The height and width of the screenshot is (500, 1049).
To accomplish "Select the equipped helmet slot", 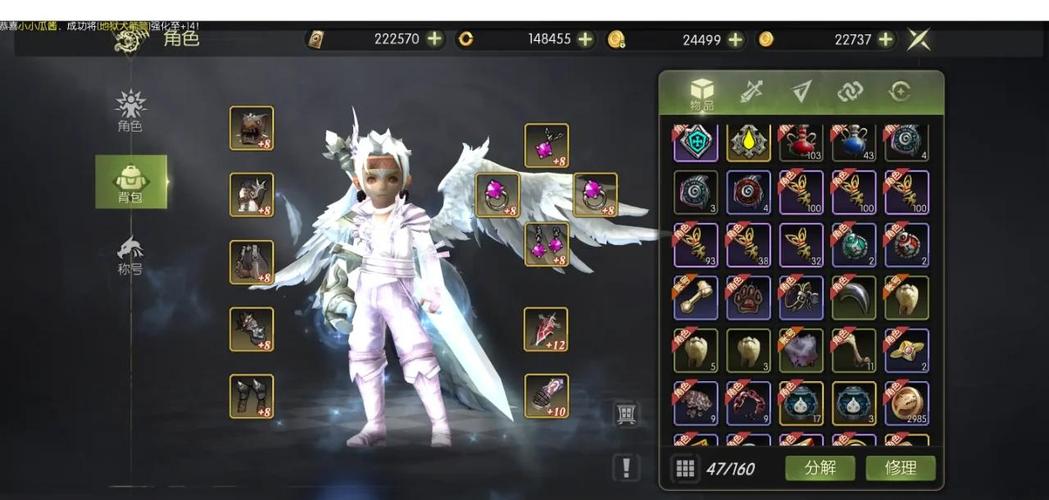I will (251, 128).
